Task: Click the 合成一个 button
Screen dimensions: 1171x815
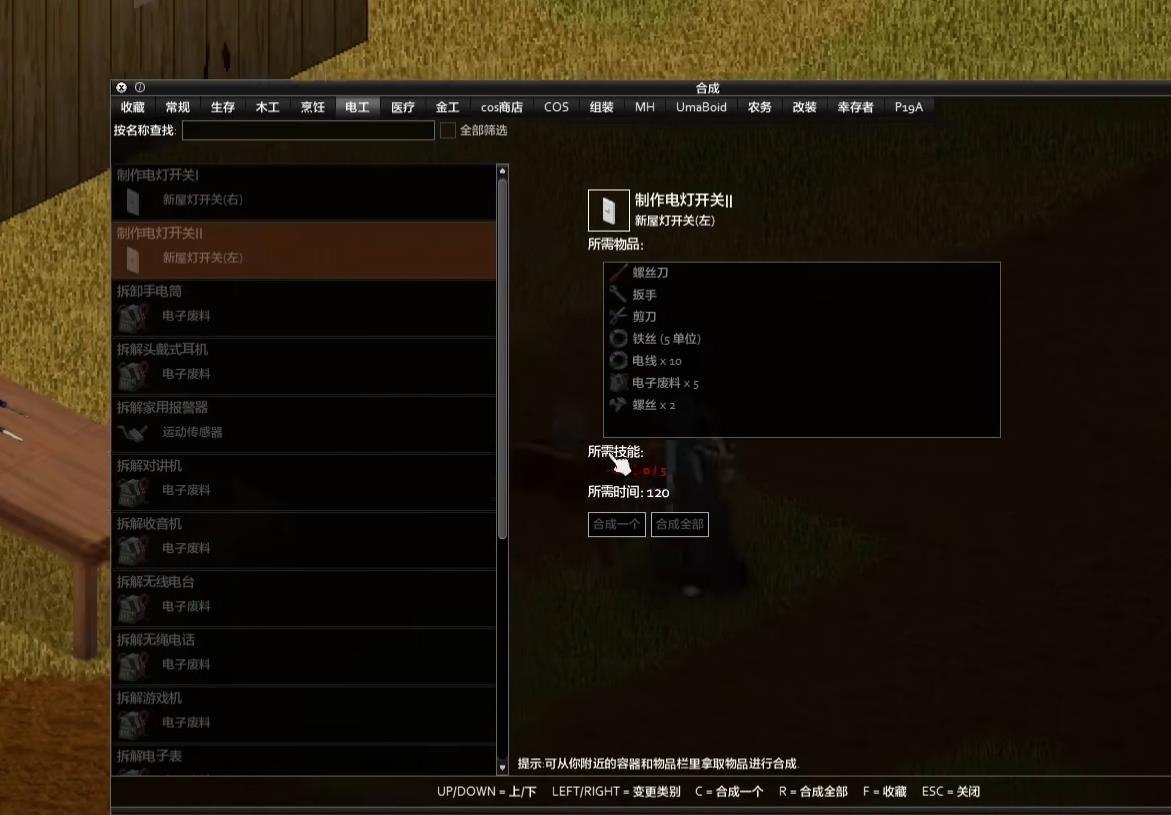Action: 617,524
